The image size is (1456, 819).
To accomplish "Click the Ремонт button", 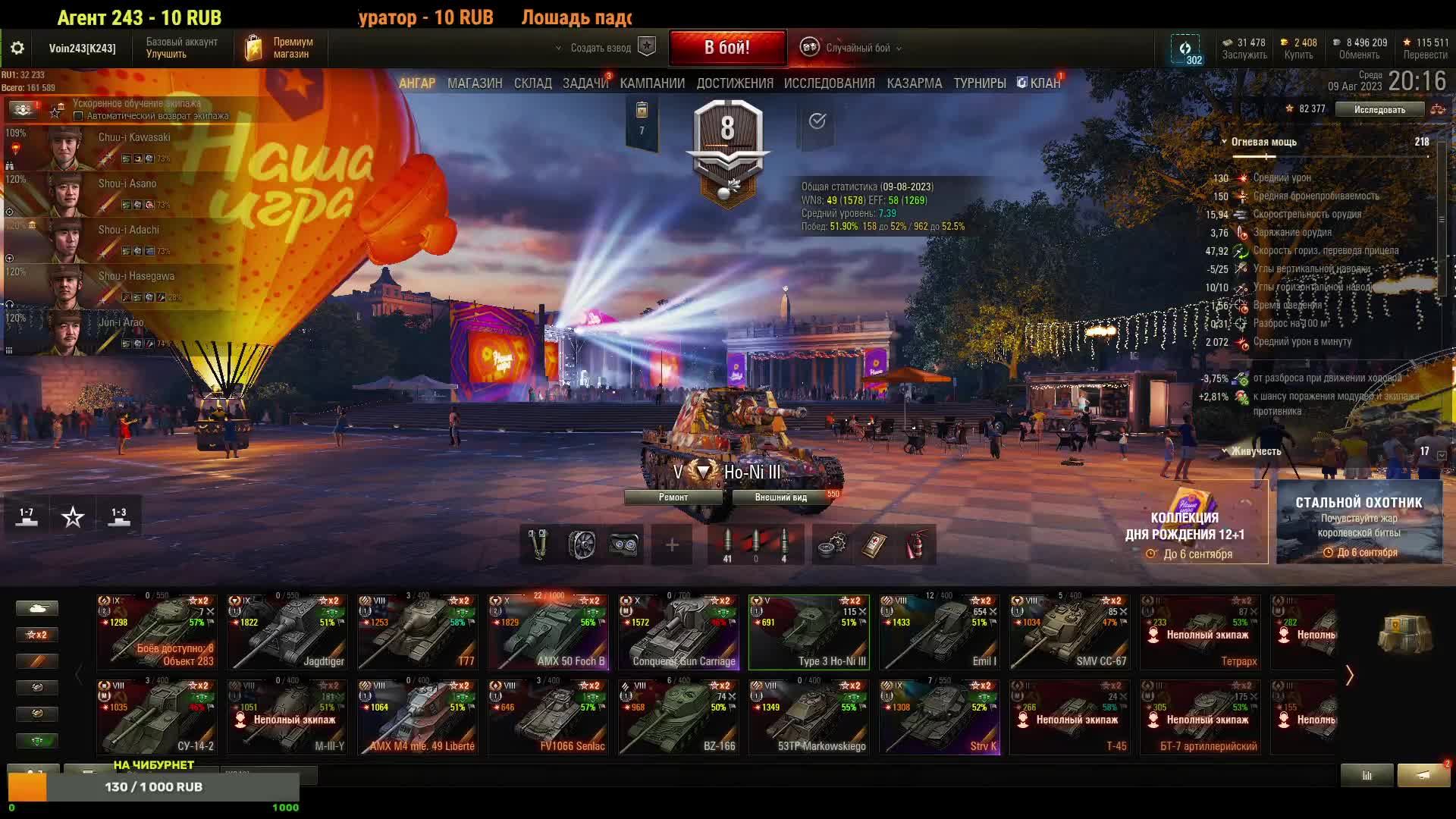I will (x=673, y=497).
